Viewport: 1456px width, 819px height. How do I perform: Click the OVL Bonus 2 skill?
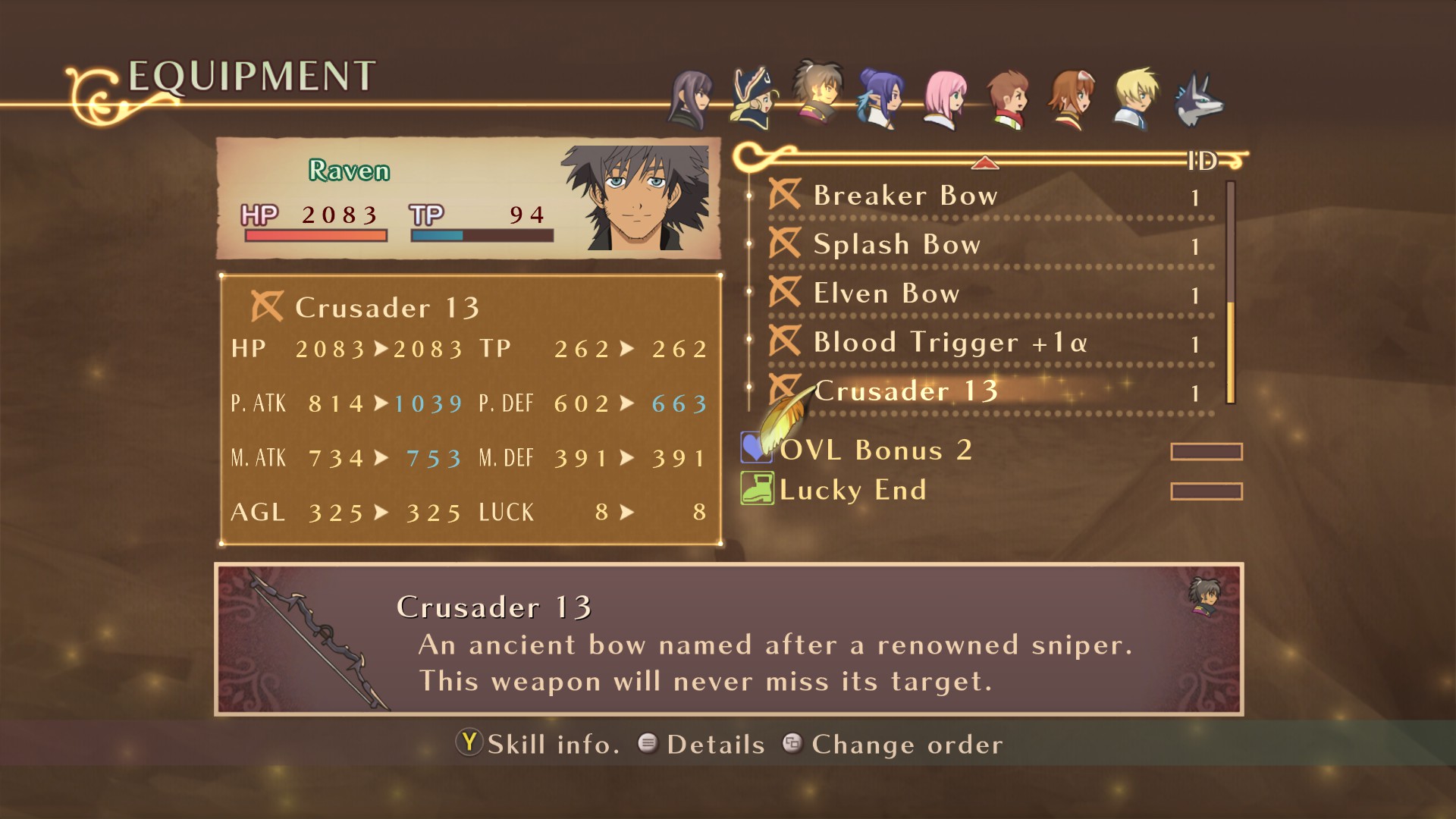pos(875,450)
